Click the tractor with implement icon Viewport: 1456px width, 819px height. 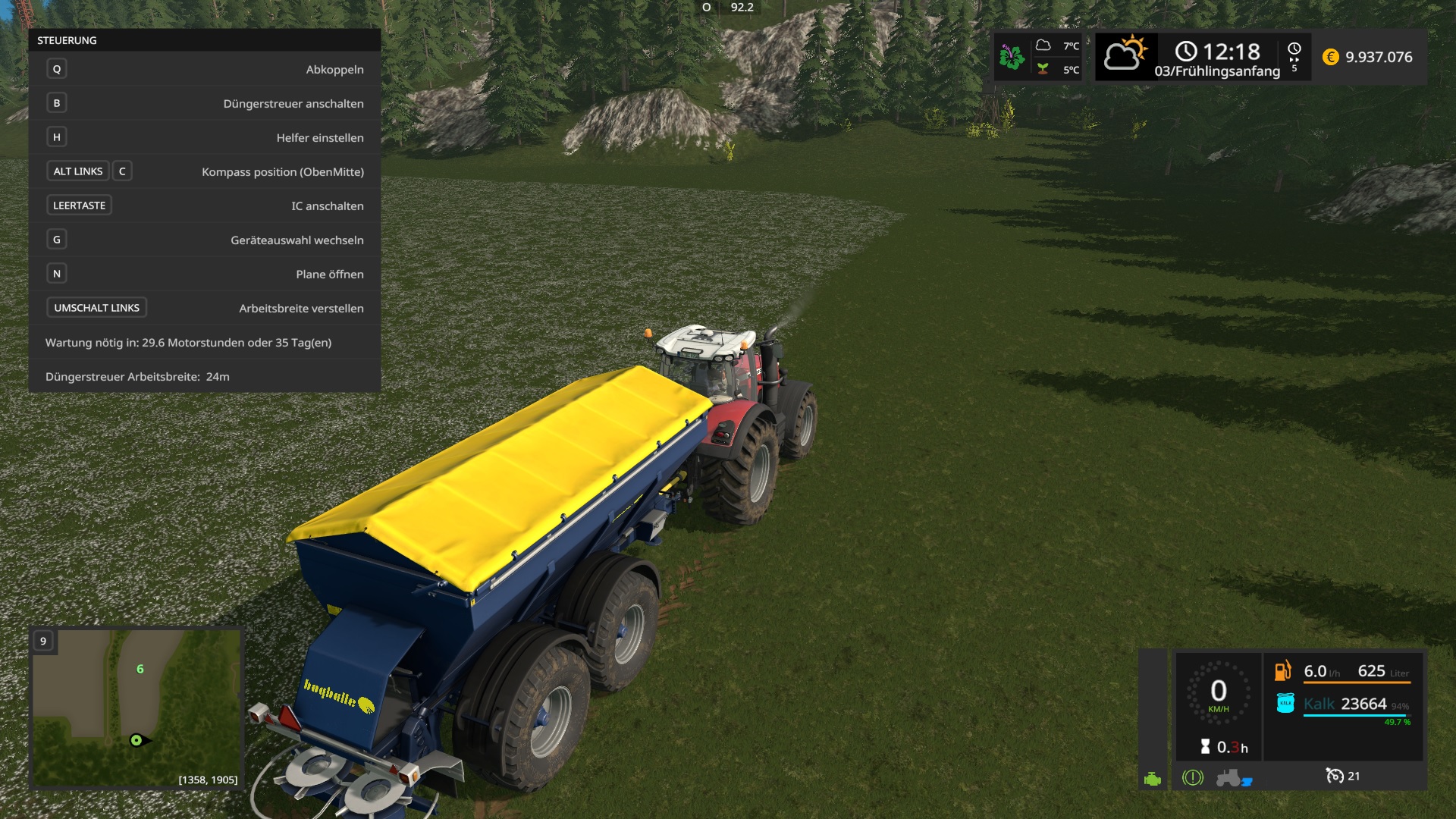click(1233, 777)
